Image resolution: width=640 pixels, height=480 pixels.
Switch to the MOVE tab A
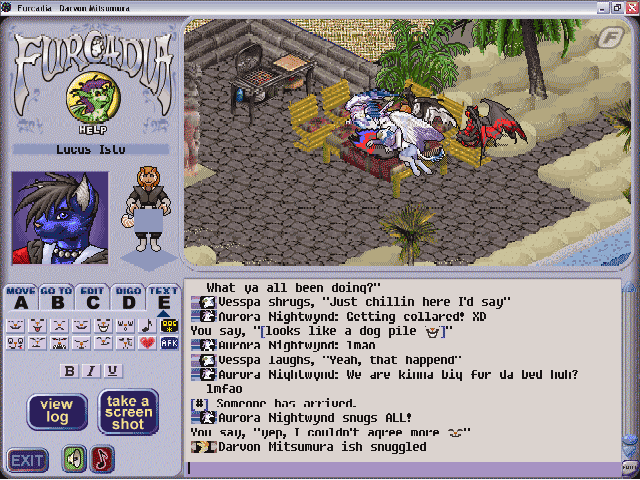tap(21, 299)
